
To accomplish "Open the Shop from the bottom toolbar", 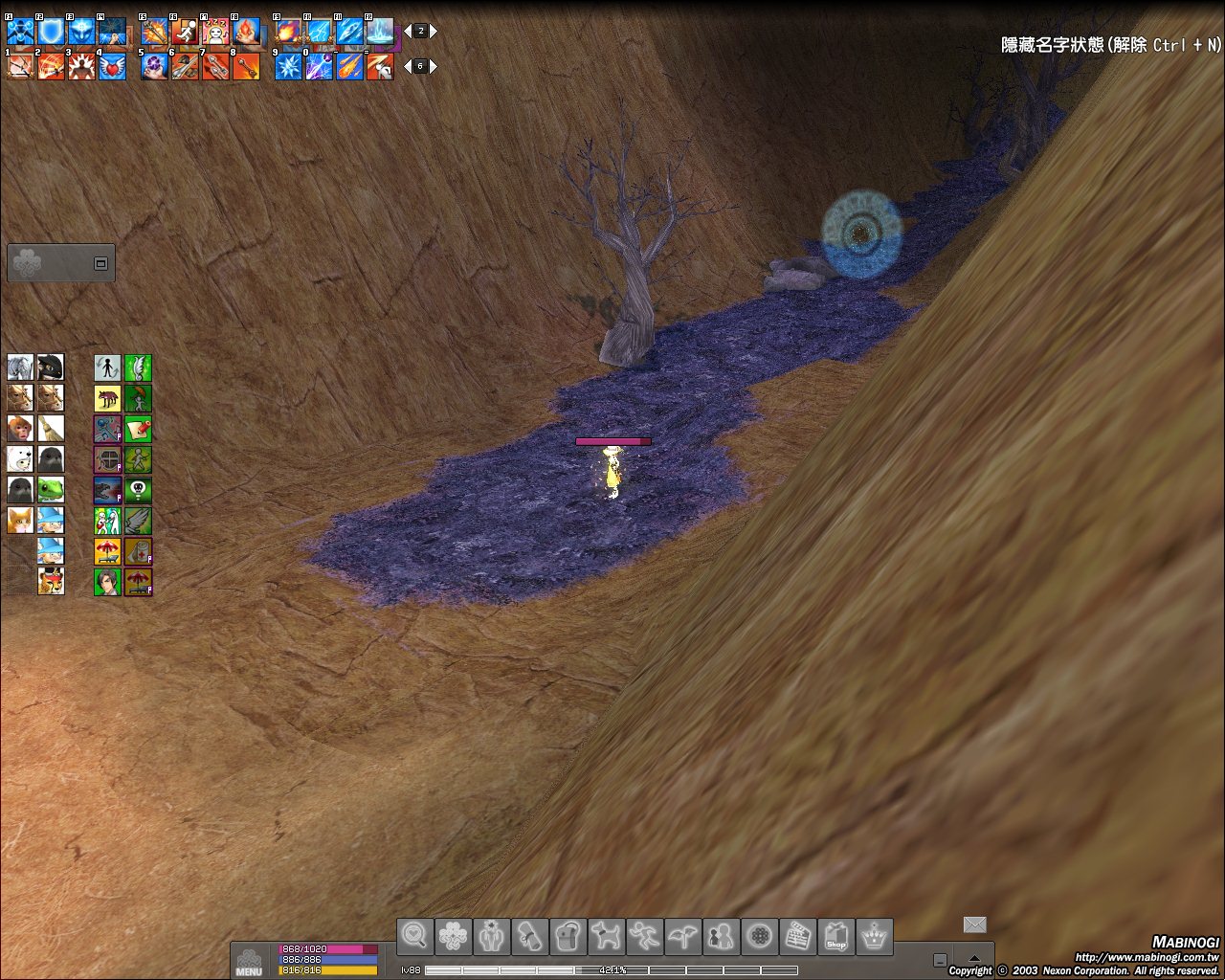I will [836, 936].
